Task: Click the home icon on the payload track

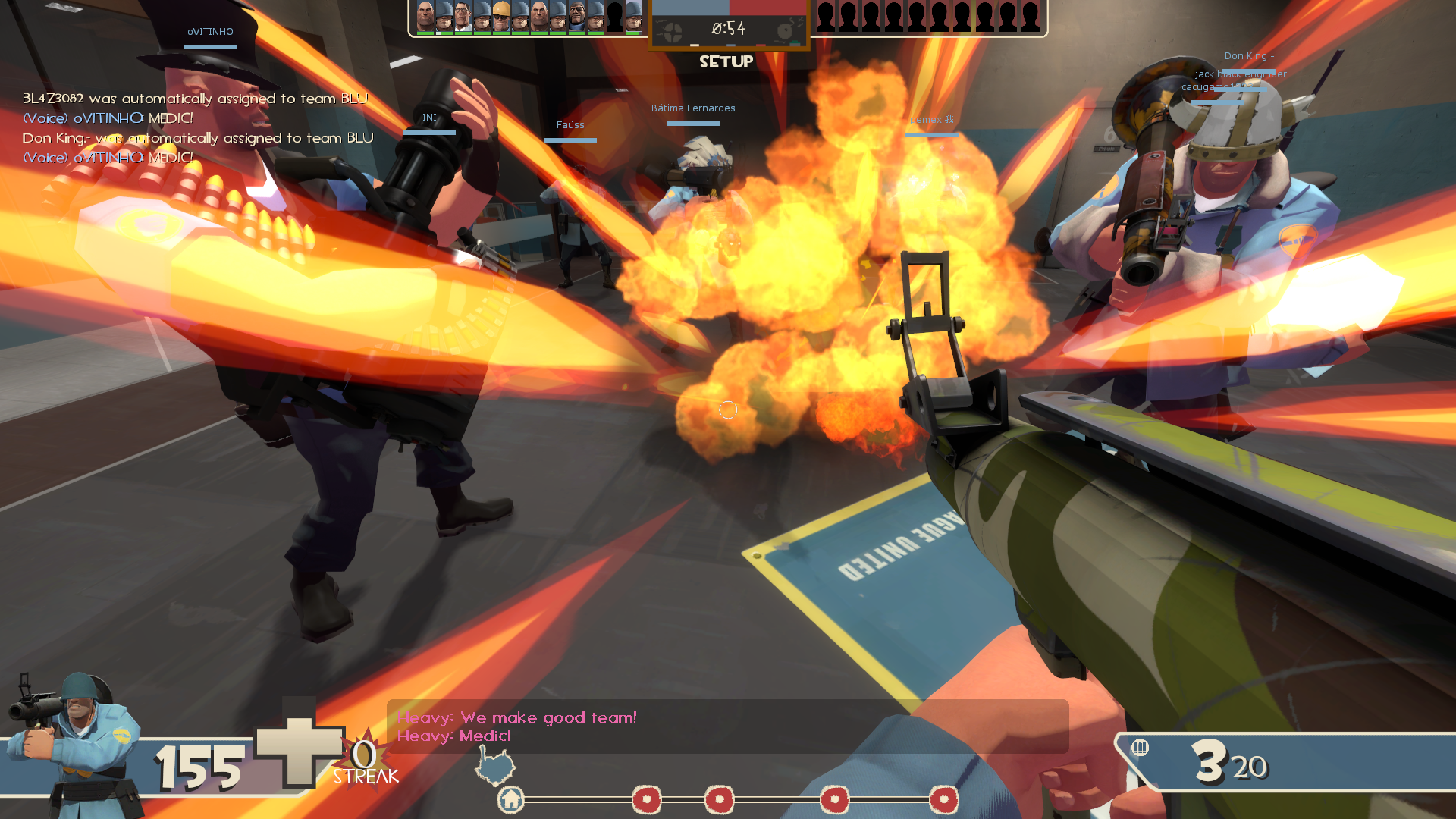Action: pos(511,799)
